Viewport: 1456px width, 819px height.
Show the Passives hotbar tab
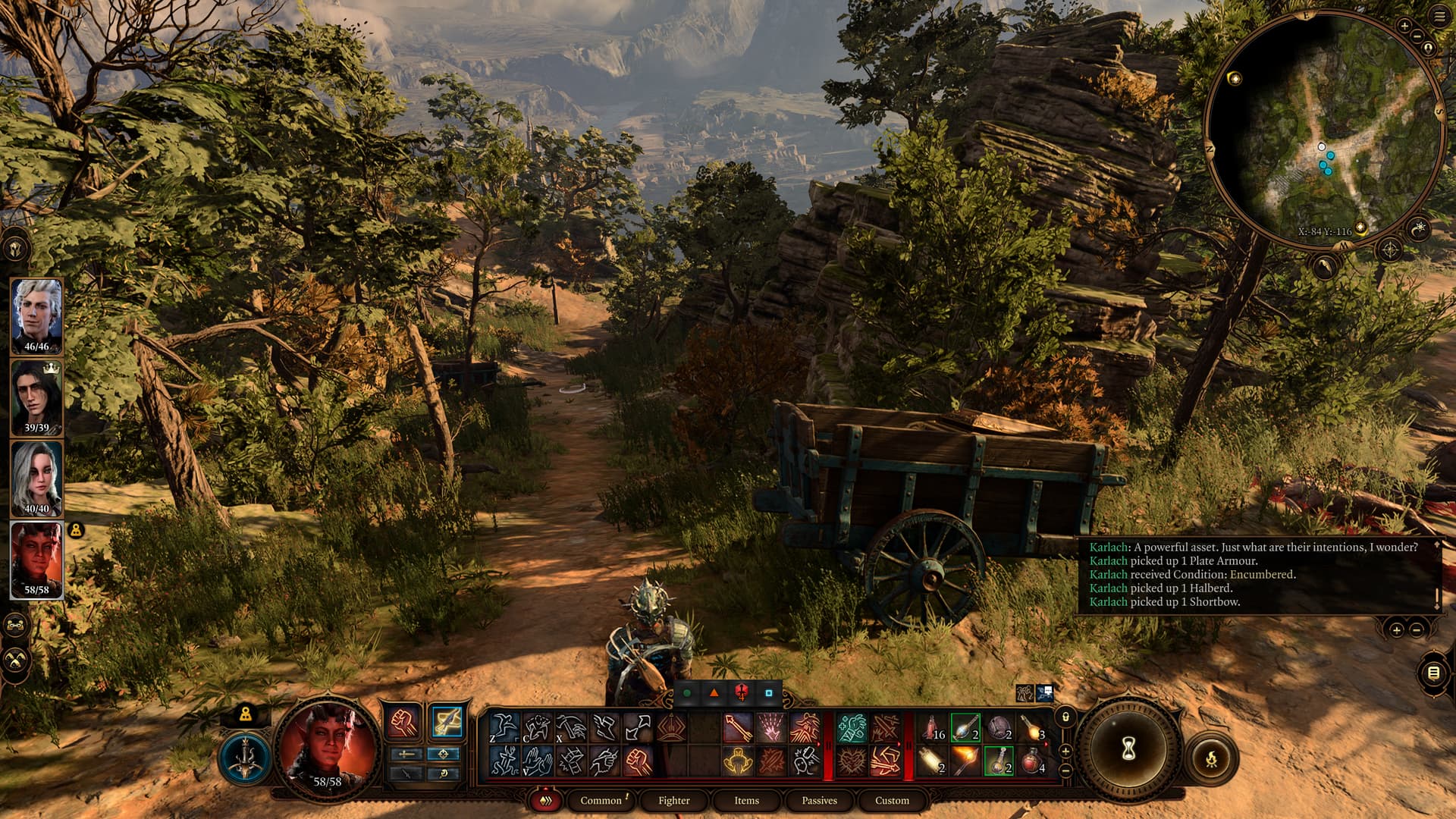pyautogui.click(x=819, y=800)
